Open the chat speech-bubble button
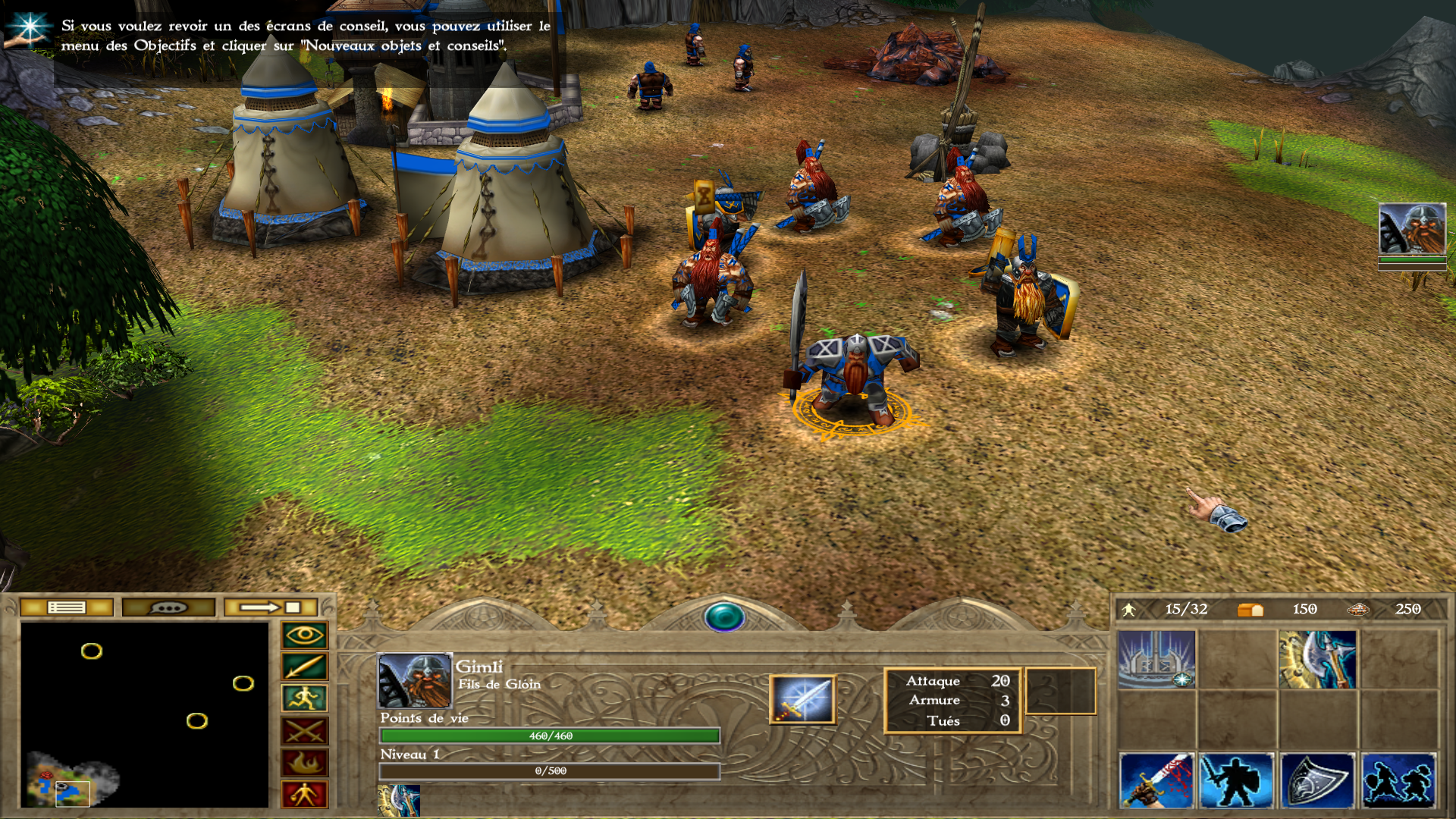 [168, 607]
